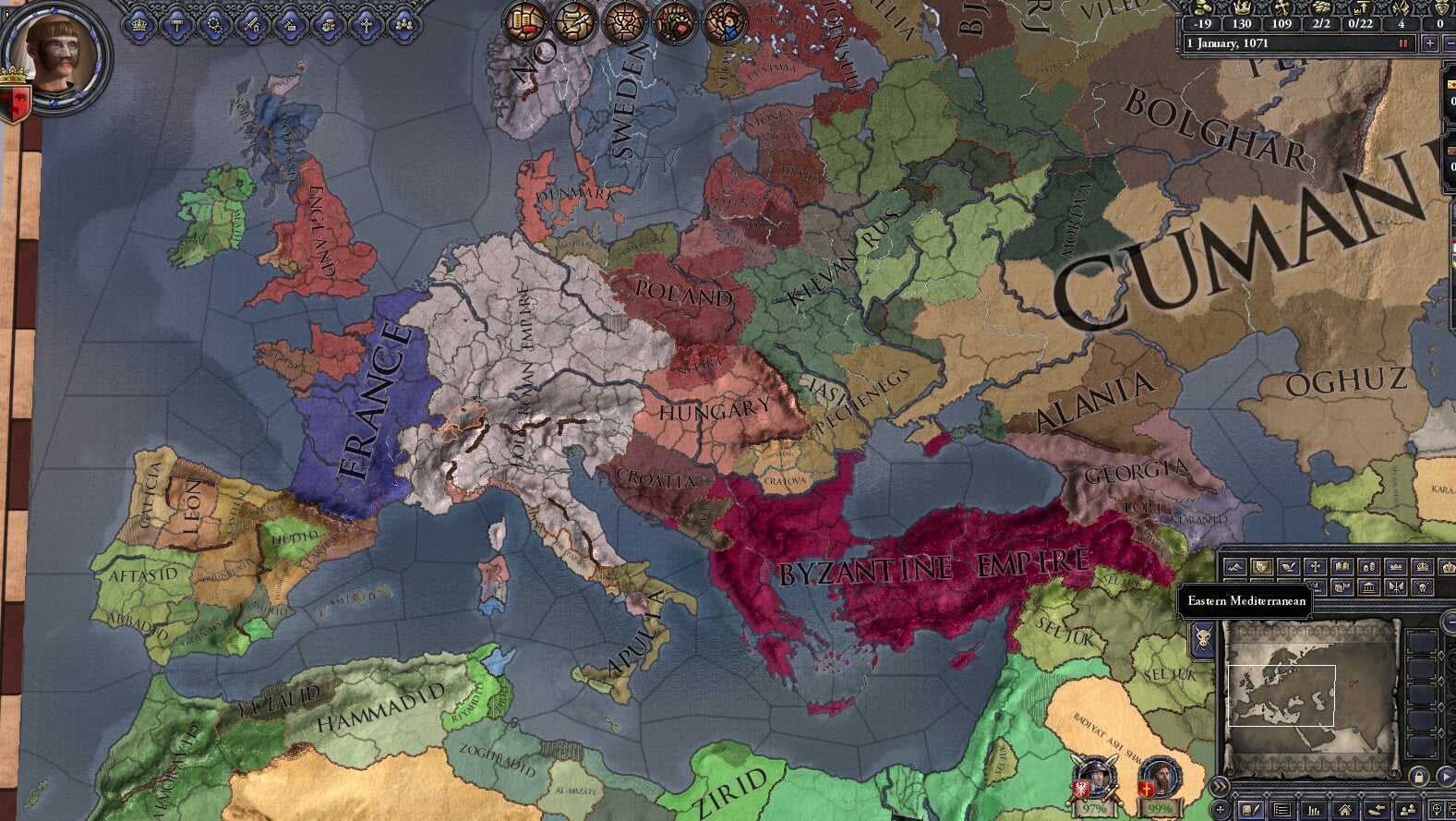Click the bull skull button beside minimap
Screen dimensions: 1456x821
pyautogui.click(x=1203, y=637)
